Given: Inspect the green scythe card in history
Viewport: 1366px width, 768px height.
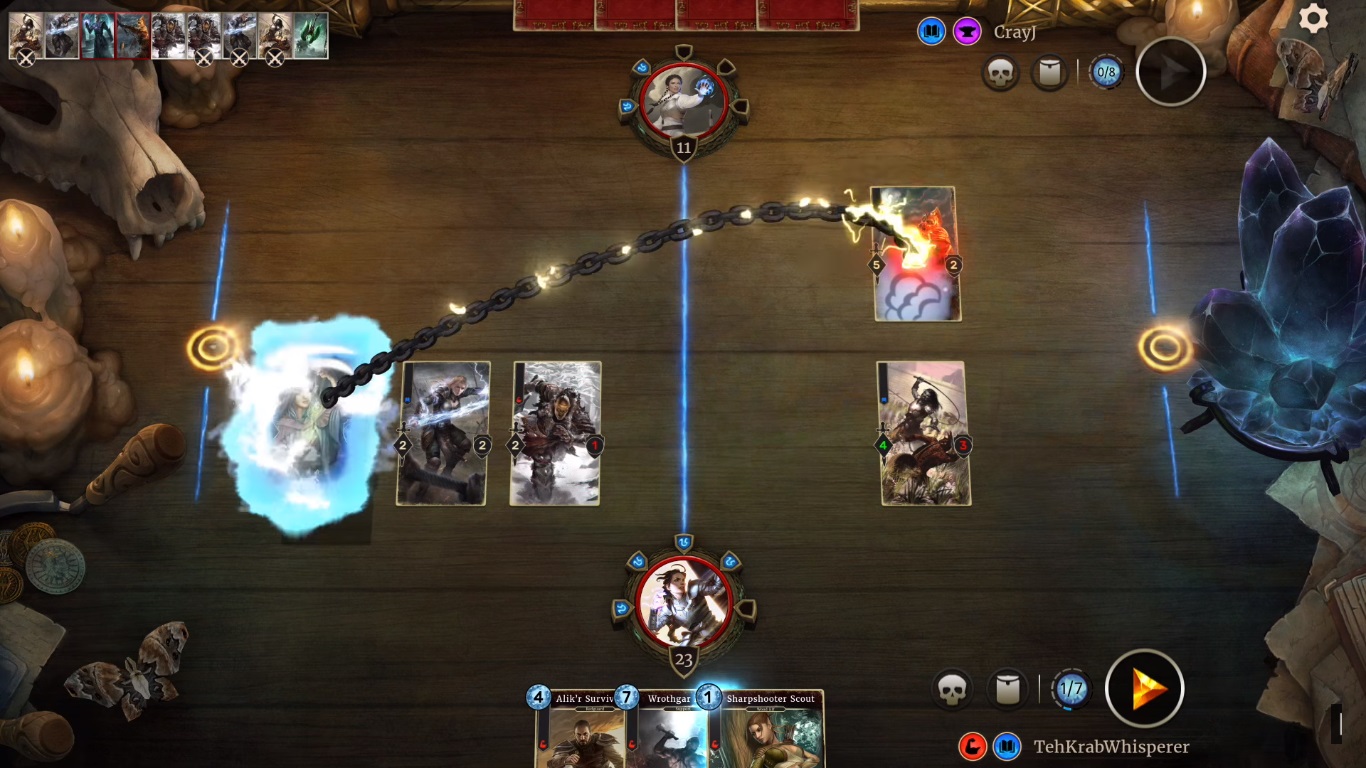Looking at the screenshot, I should (x=310, y=35).
